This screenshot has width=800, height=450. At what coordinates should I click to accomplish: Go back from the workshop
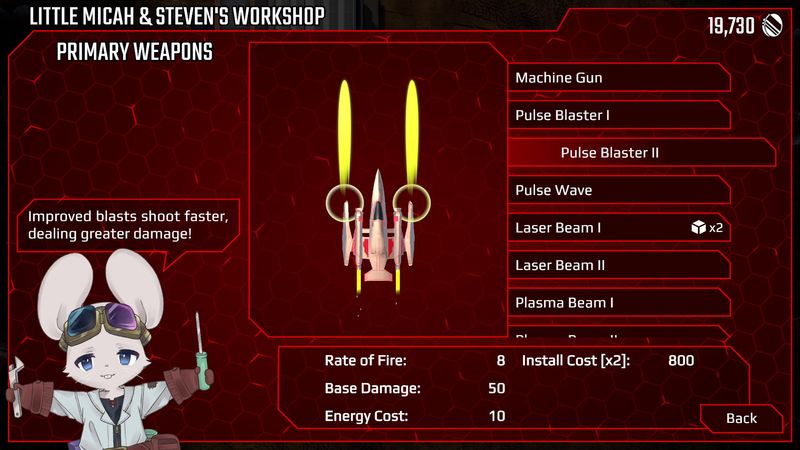point(741,418)
